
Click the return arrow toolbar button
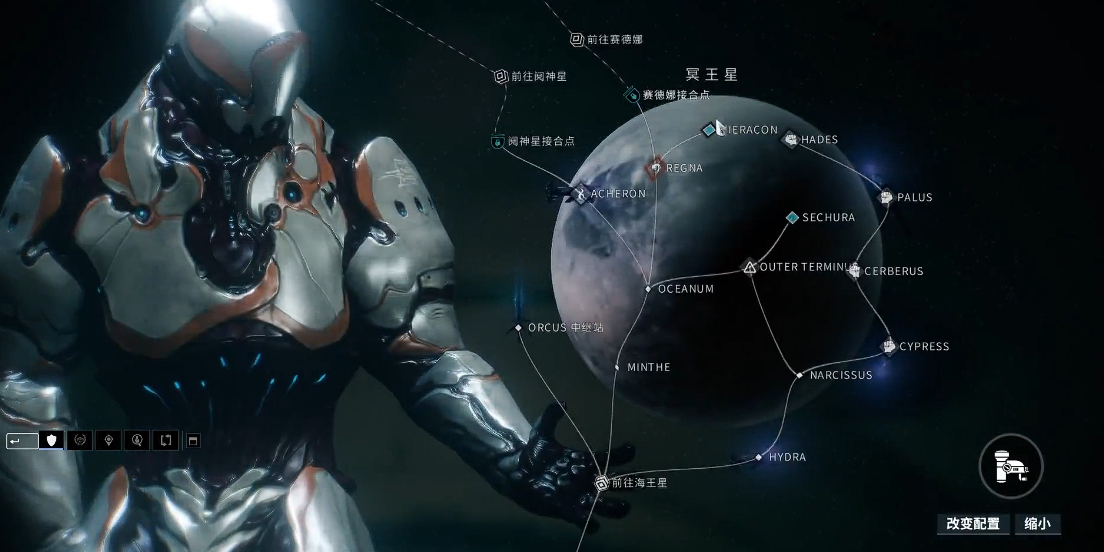(x=22, y=440)
